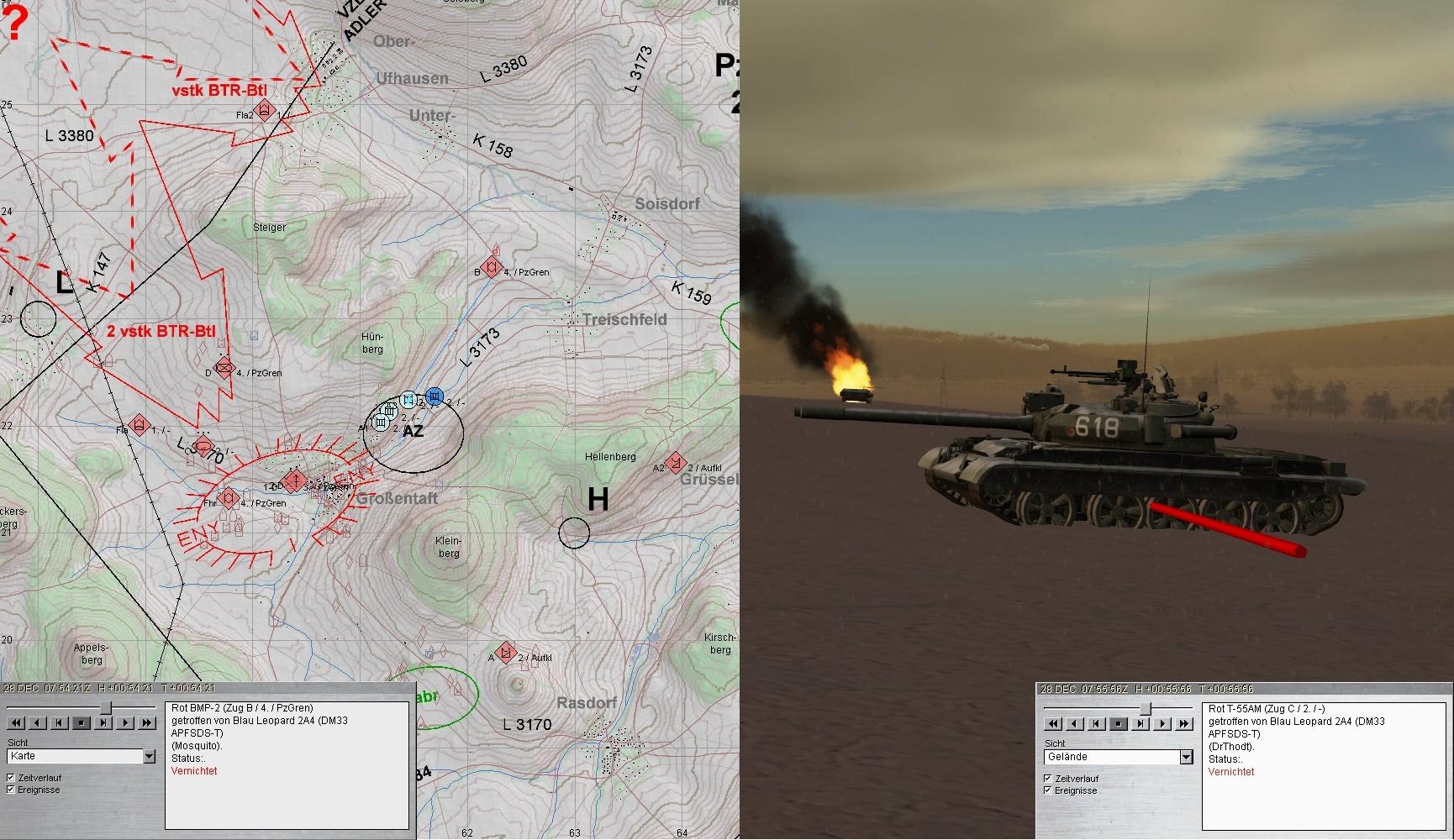
Task: Click the timeline slider handle in Karte panel
Action: click(x=105, y=709)
